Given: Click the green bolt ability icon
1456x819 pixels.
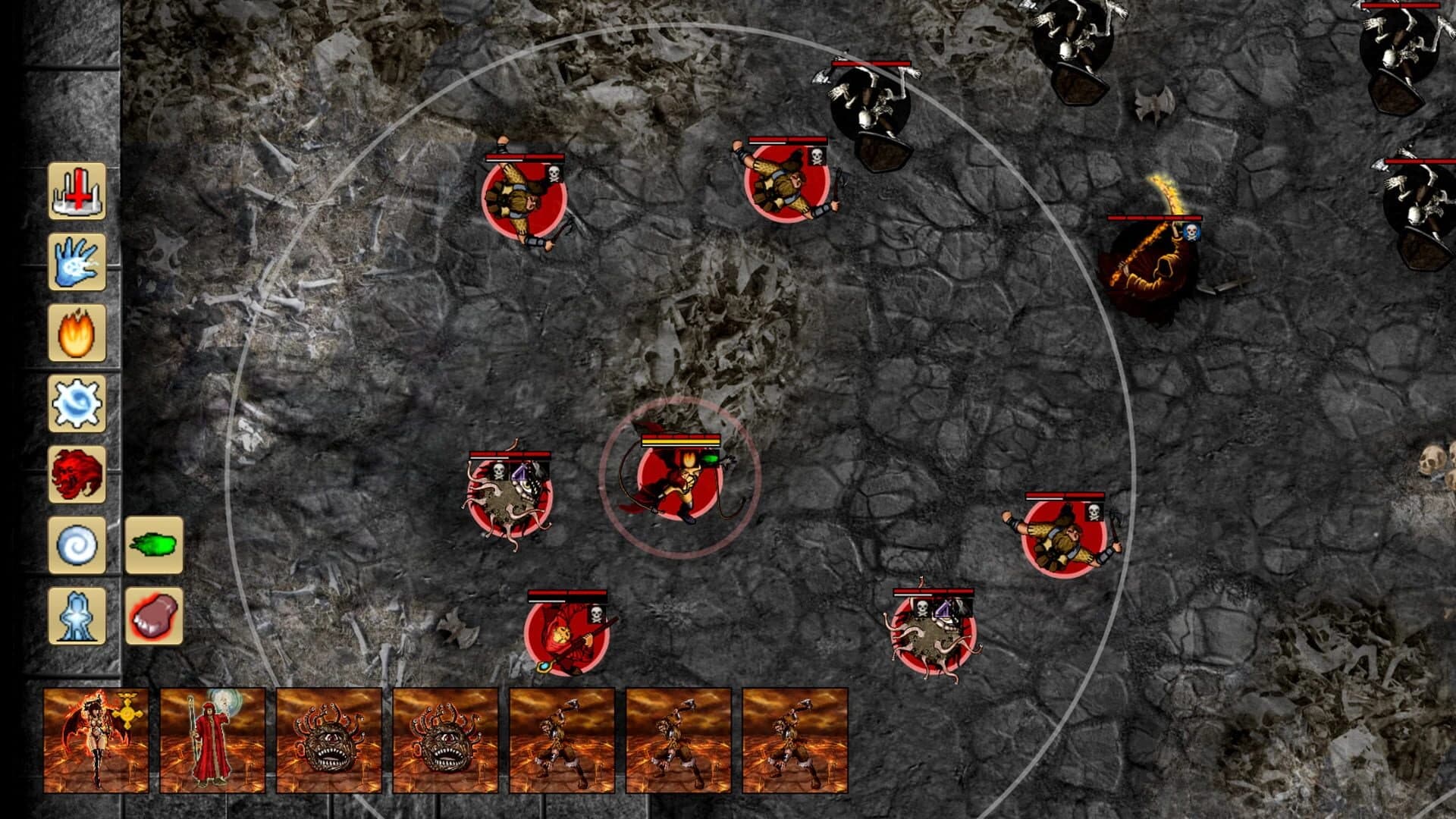Looking at the screenshot, I should [153, 544].
